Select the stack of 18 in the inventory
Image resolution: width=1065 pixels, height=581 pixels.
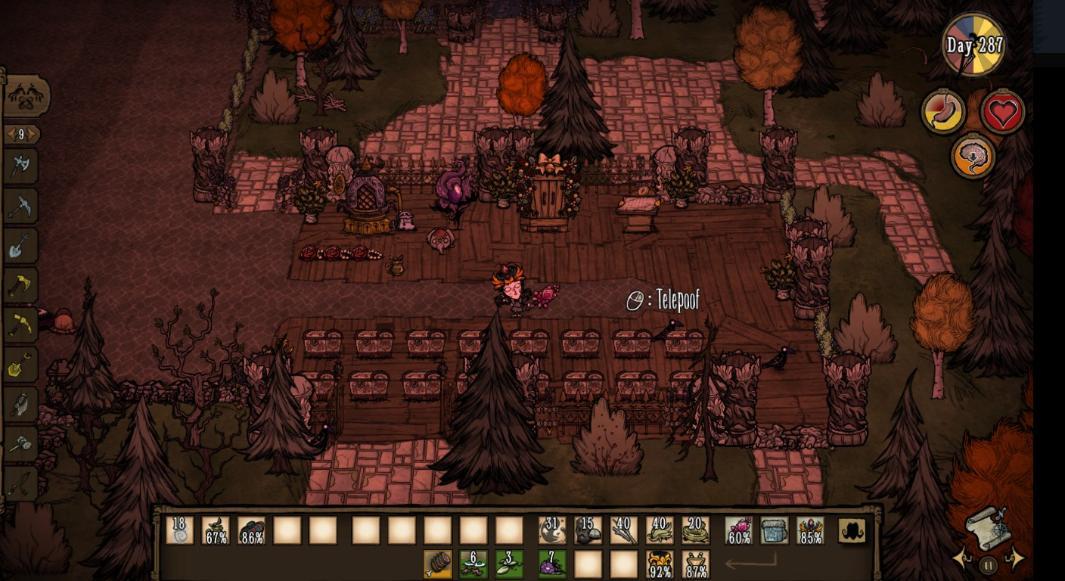coord(180,530)
